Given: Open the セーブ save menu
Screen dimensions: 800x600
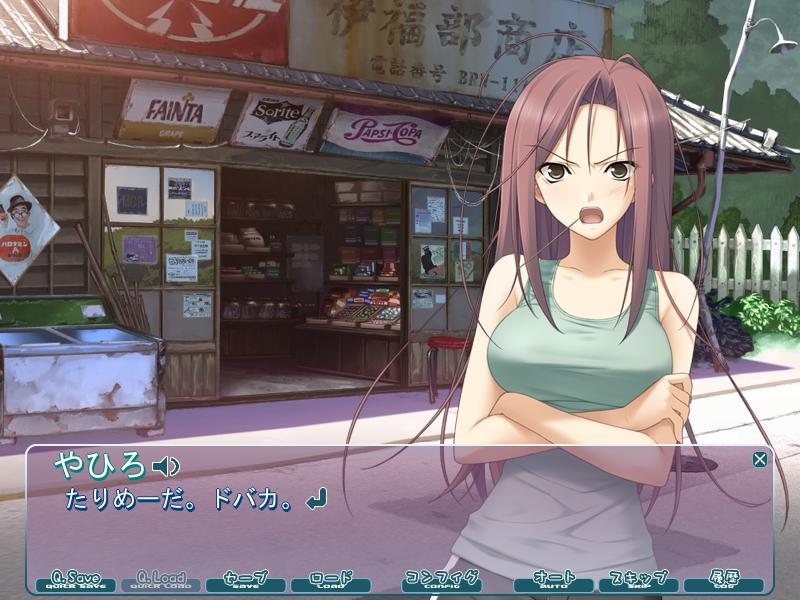Looking at the screenshot, I should [x=246, y=580].
